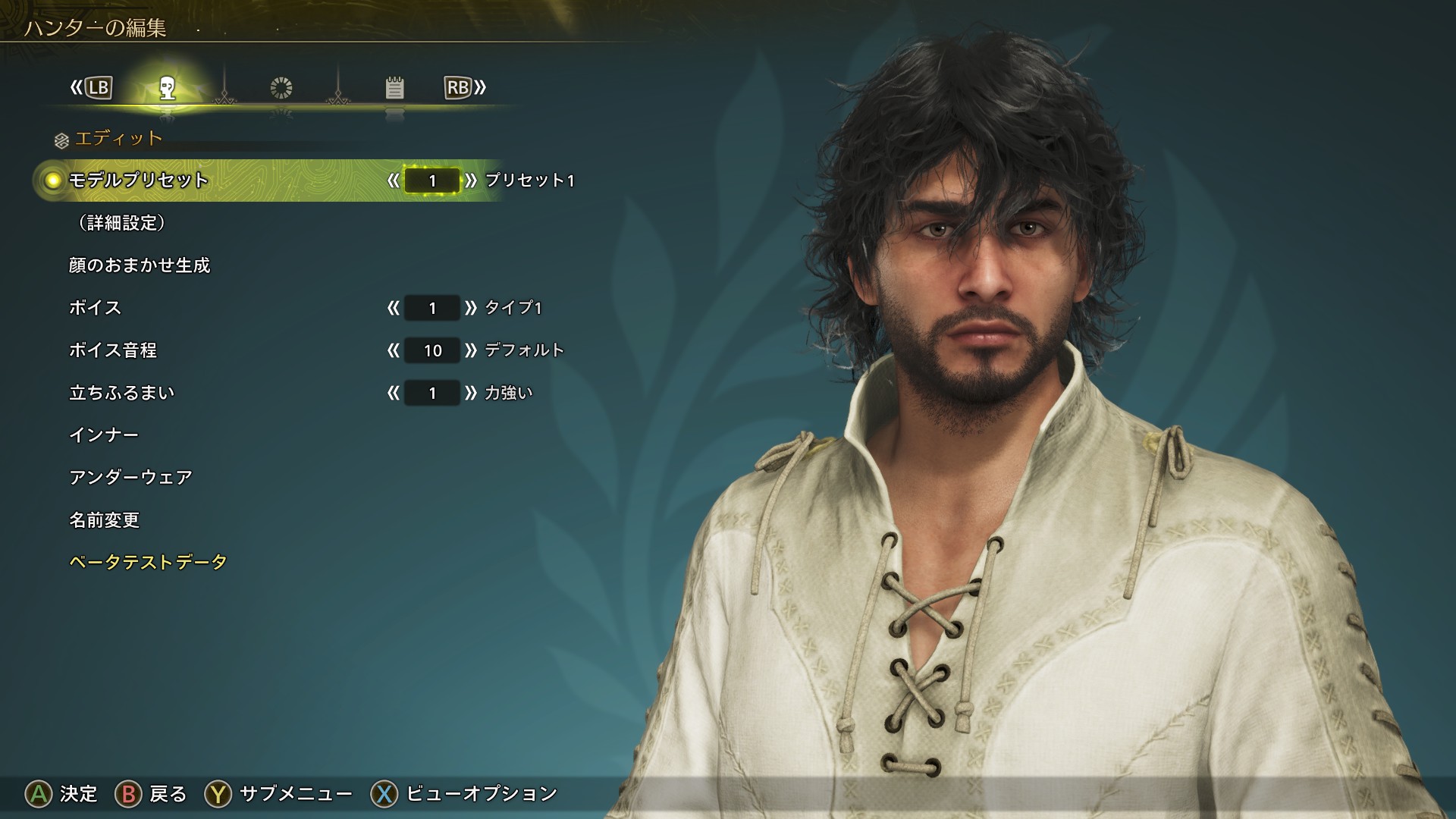The image size is (1456, 819).
Task: Choose 名前変更 to rename hunter
Action: coord(105,520)
